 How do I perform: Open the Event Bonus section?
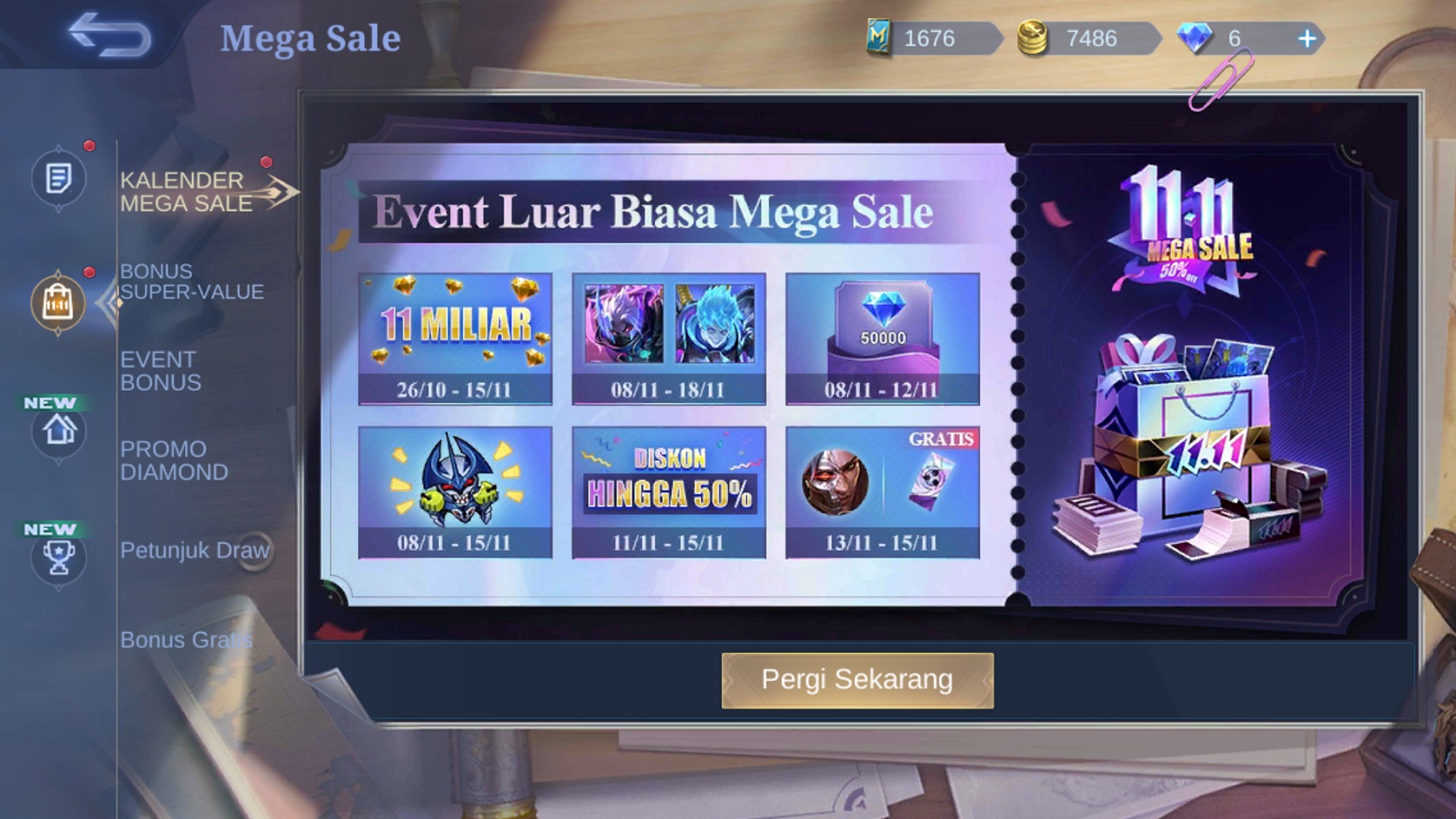click(x=158, y=371)
